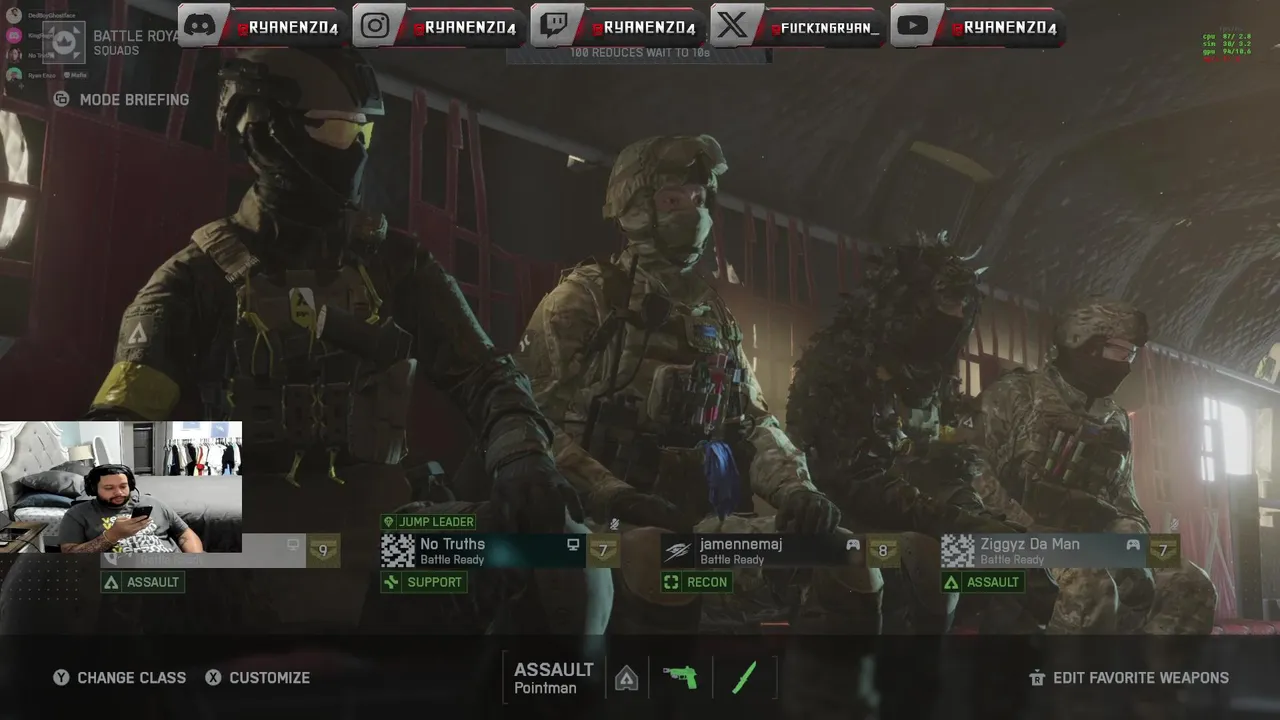This screenshot has width=1280, height=720.
Task: Click the Assault class chevron icon
Action: 626,678
